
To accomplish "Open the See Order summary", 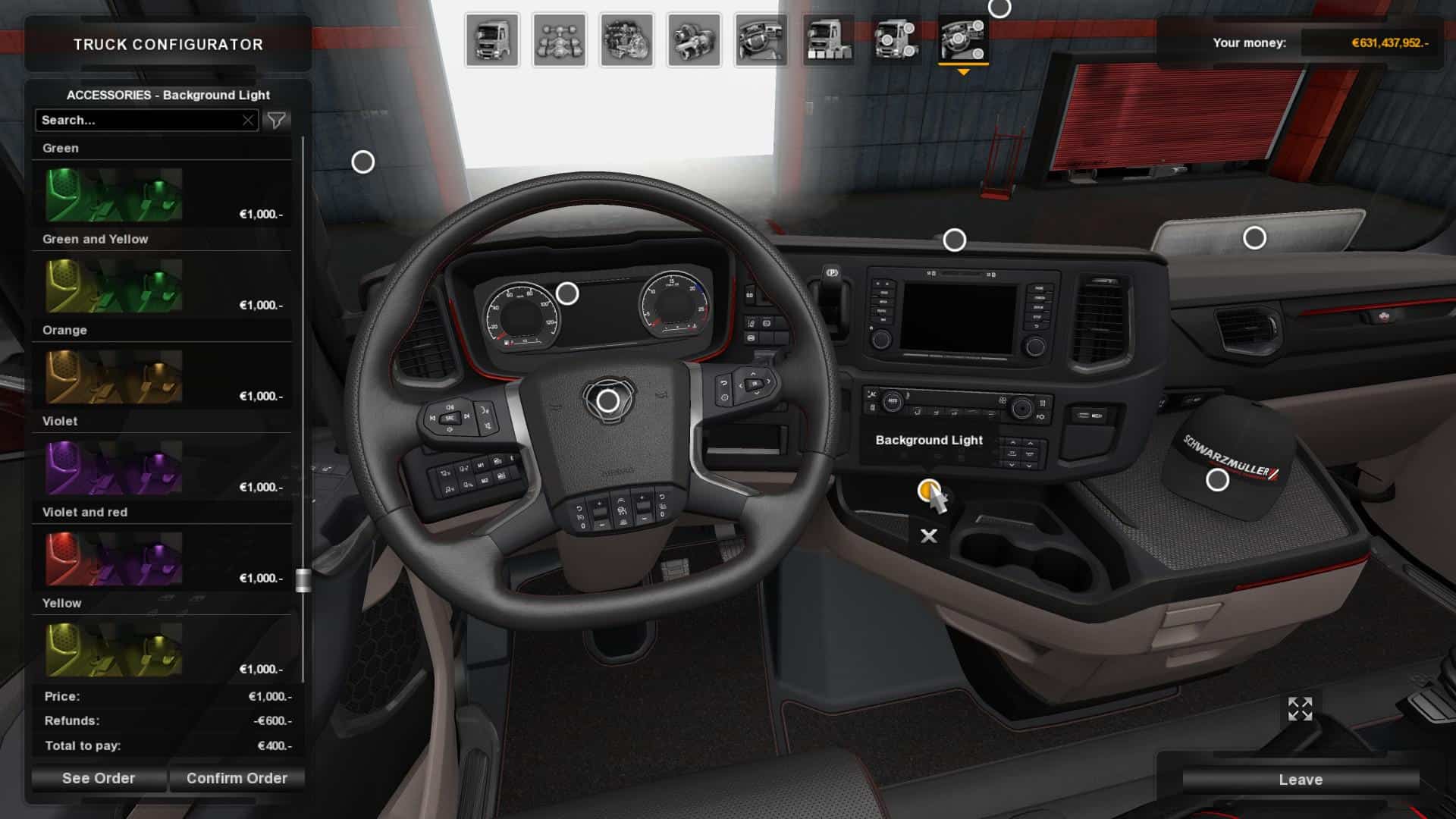I will pos(99,778).
